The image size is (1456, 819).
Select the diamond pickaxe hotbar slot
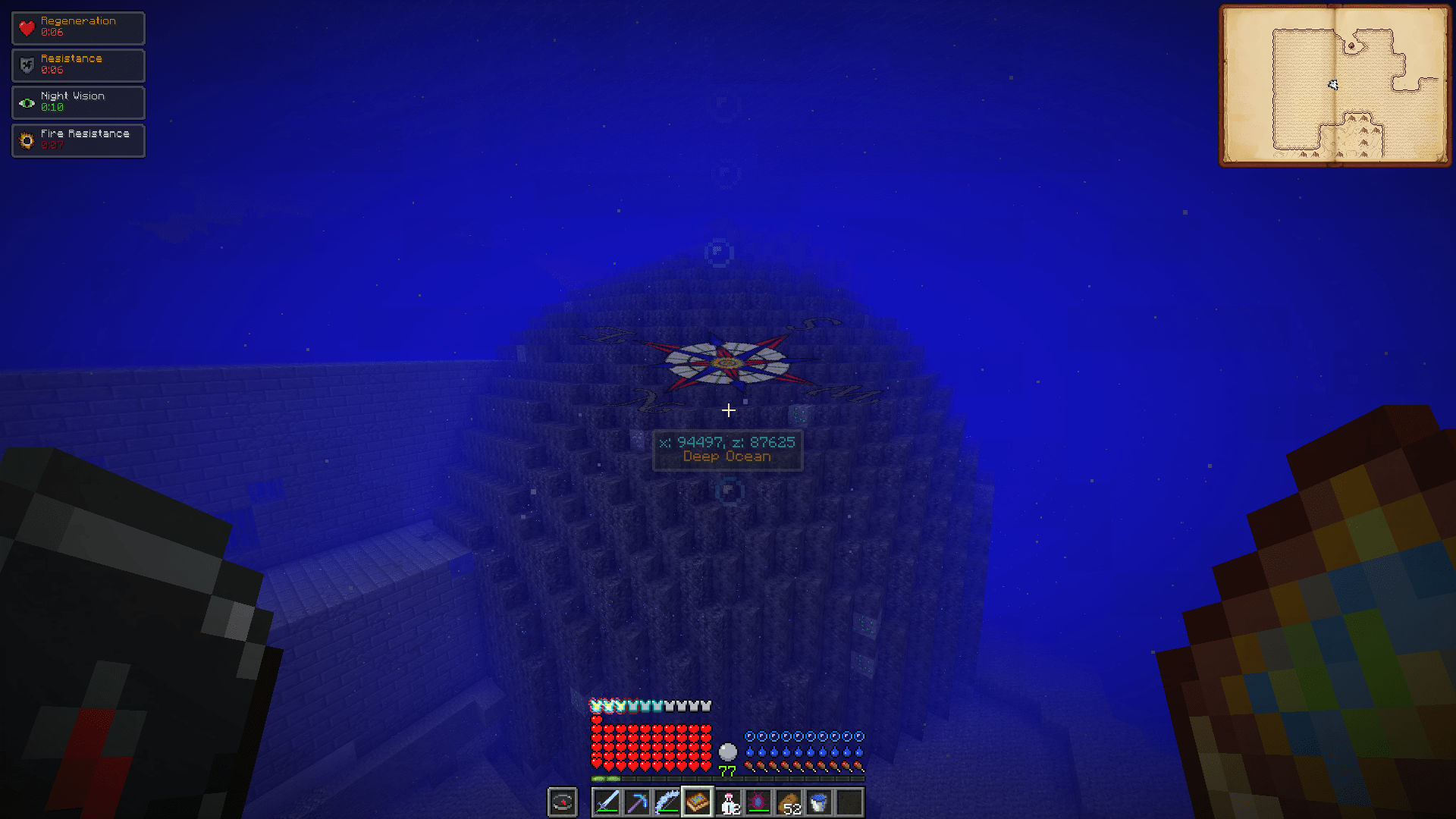[637, 802]
